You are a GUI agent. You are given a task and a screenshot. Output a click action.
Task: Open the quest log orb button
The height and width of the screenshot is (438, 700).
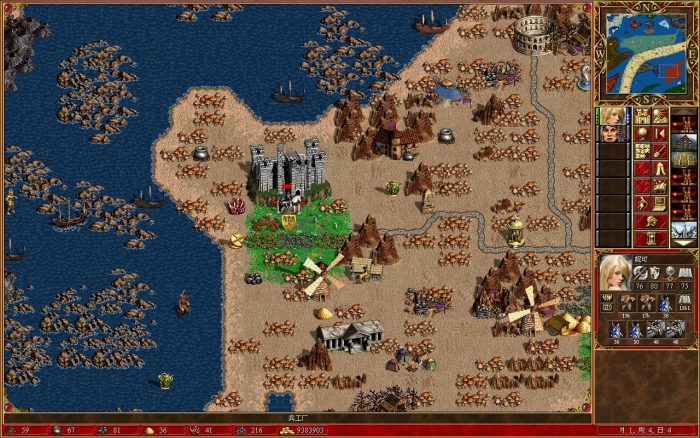641,133
